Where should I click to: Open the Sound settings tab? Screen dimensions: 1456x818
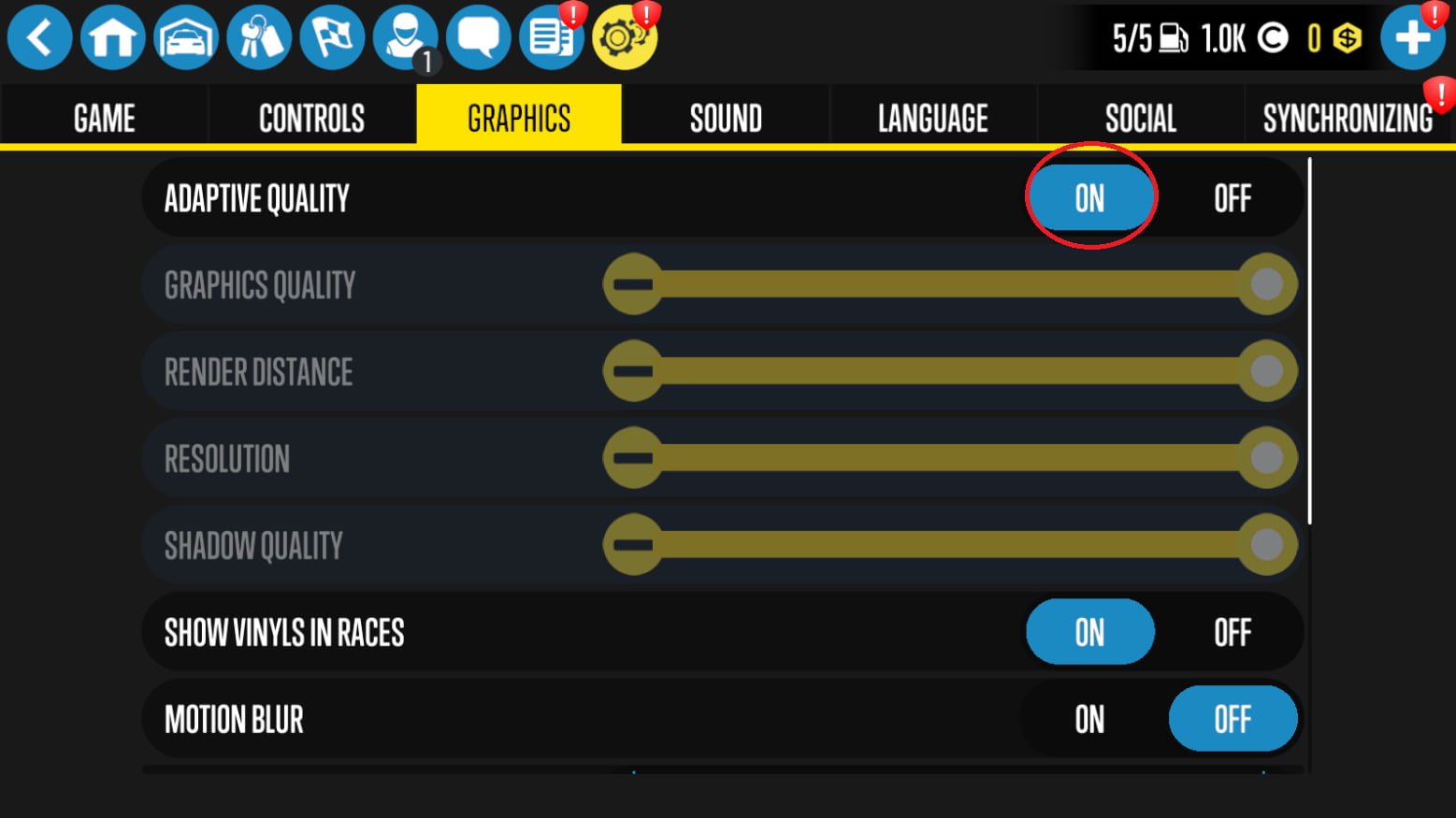(726, 119)
